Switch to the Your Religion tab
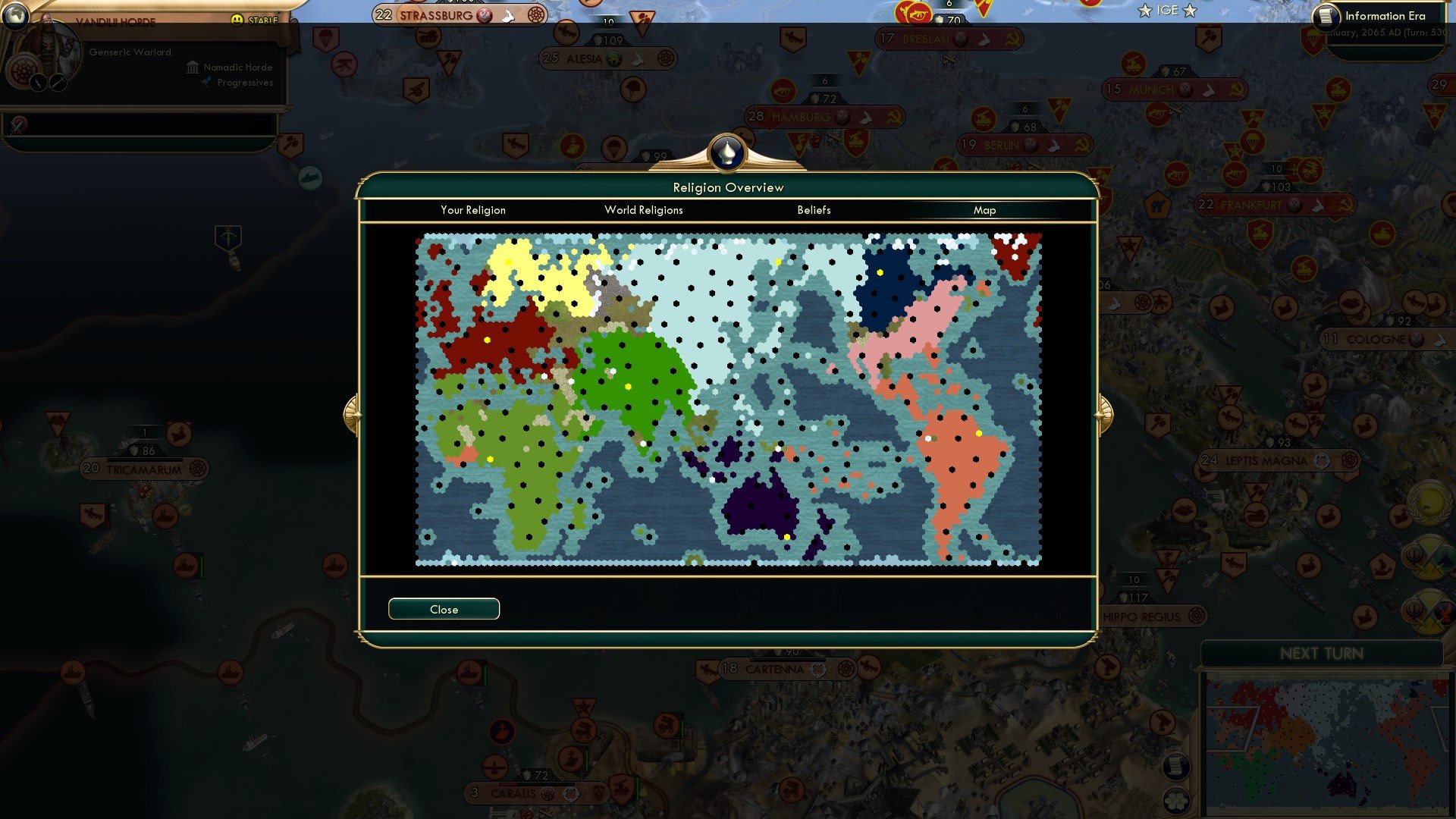The image size is (1456, 819). [473, 210]
